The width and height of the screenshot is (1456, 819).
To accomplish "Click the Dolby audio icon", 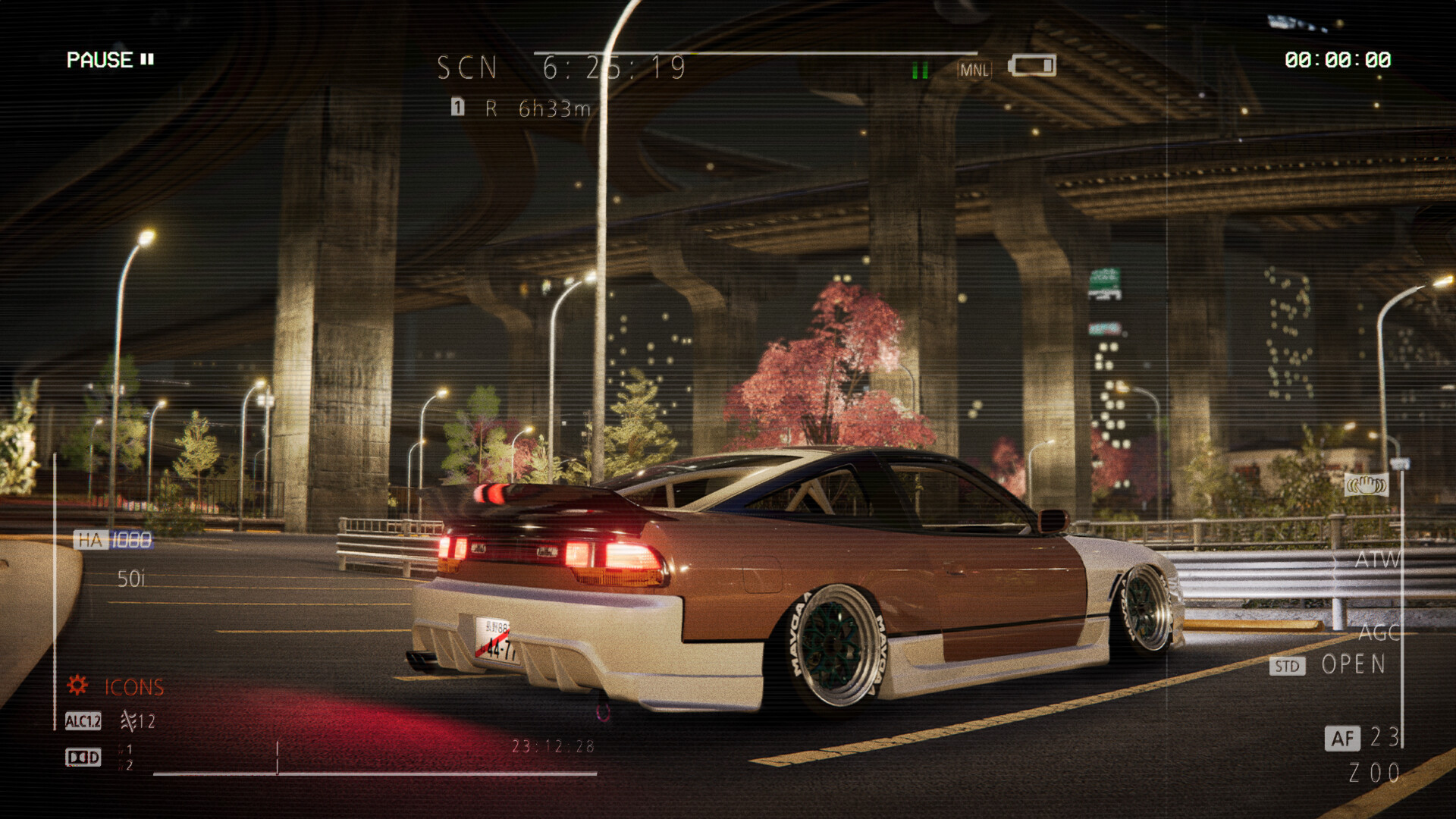I will pos(83,757).
